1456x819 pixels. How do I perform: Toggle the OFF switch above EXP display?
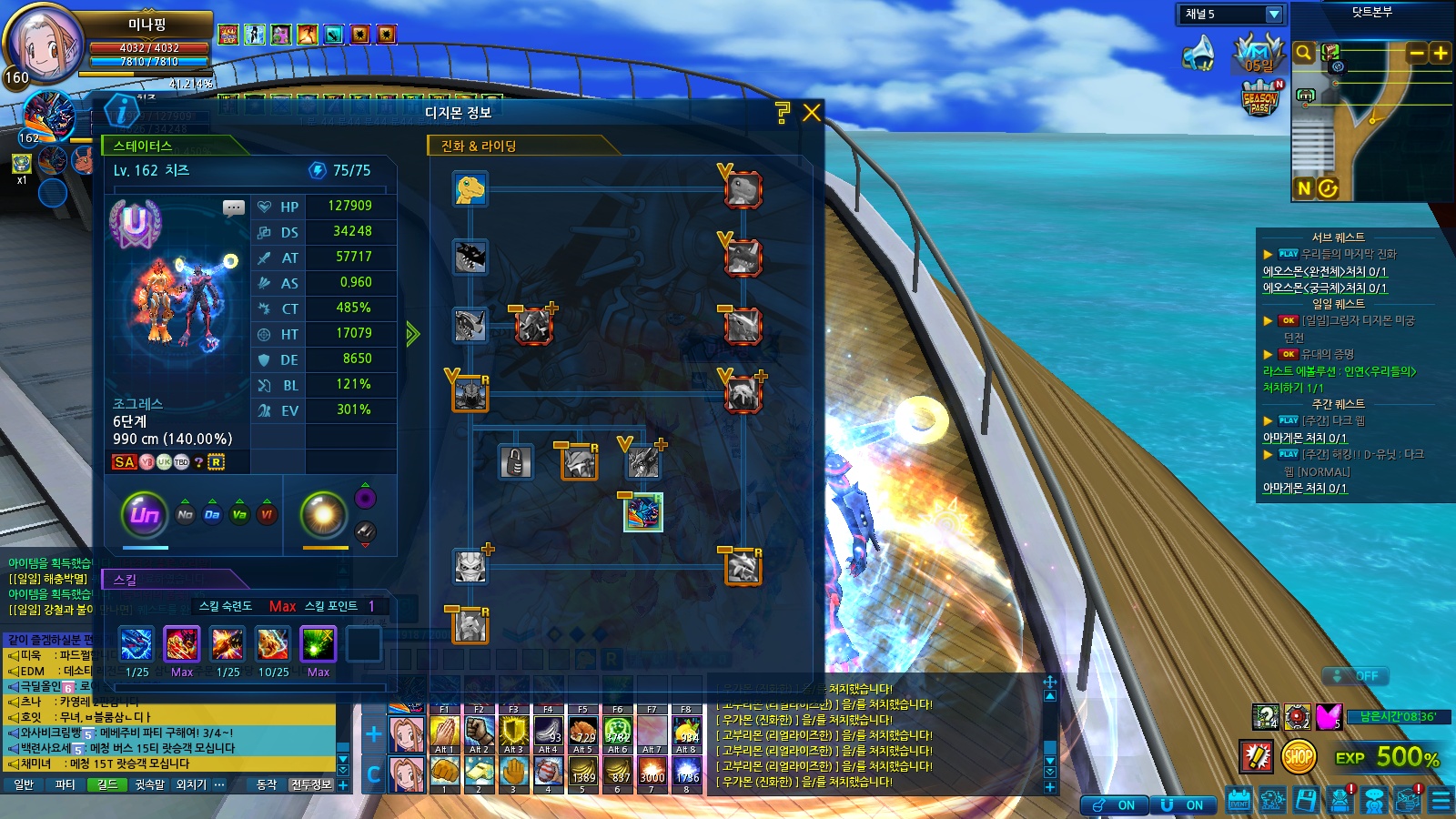tap(1355, 676)
